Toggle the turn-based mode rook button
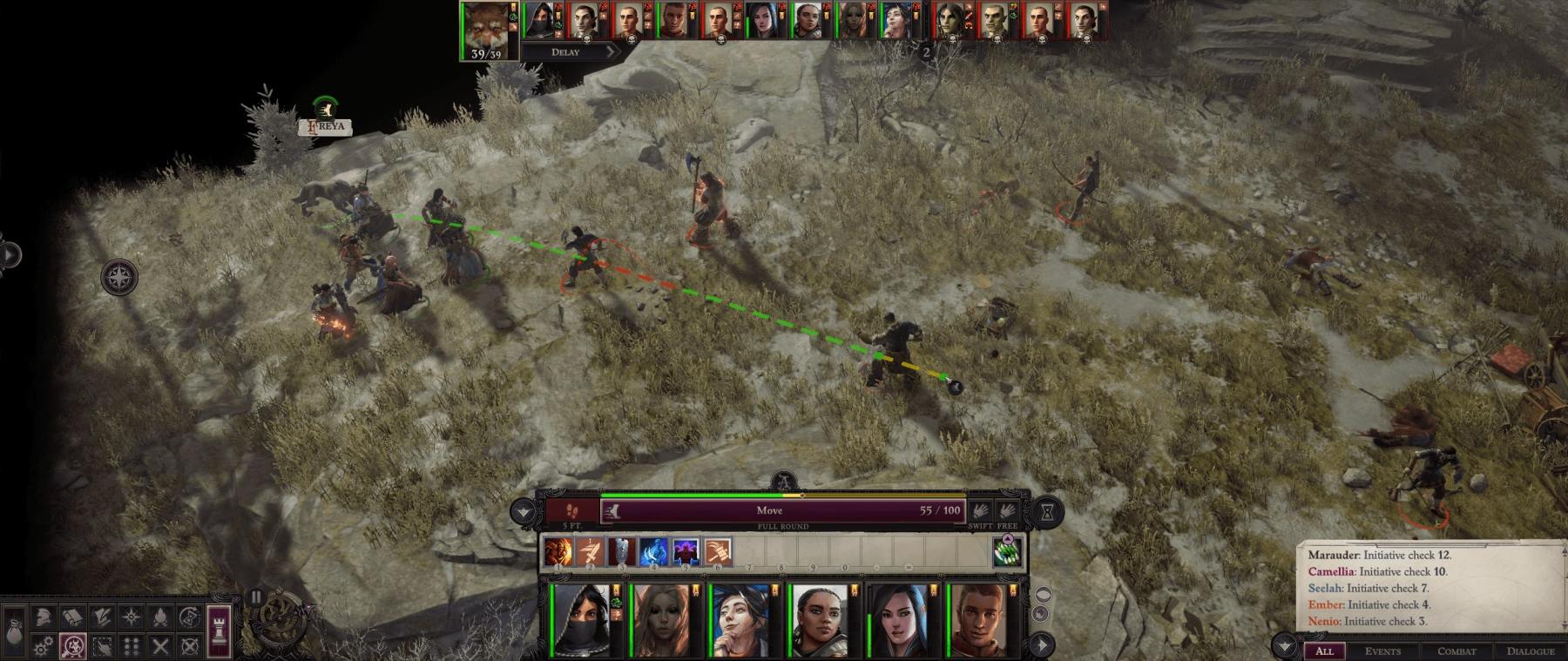Viewport: 1568px width, 661px height. point(219,626)
